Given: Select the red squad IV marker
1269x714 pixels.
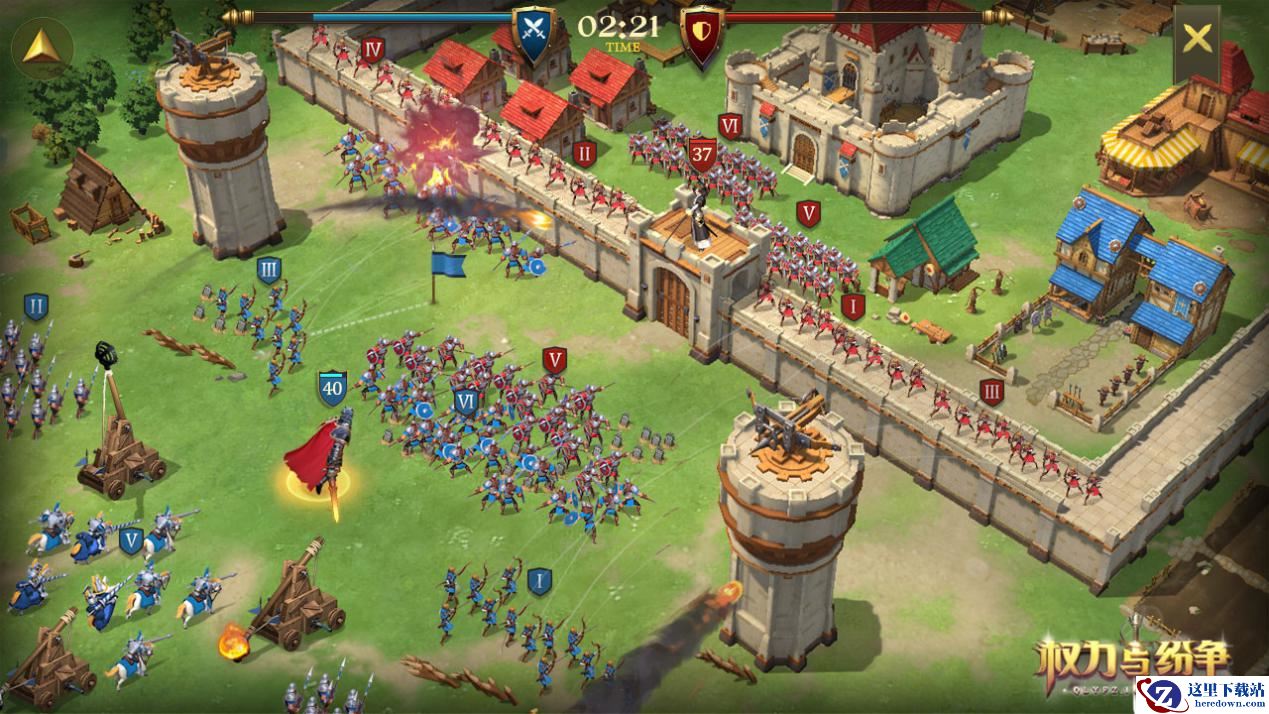Looking at the screenshot, I should point(374,50).
